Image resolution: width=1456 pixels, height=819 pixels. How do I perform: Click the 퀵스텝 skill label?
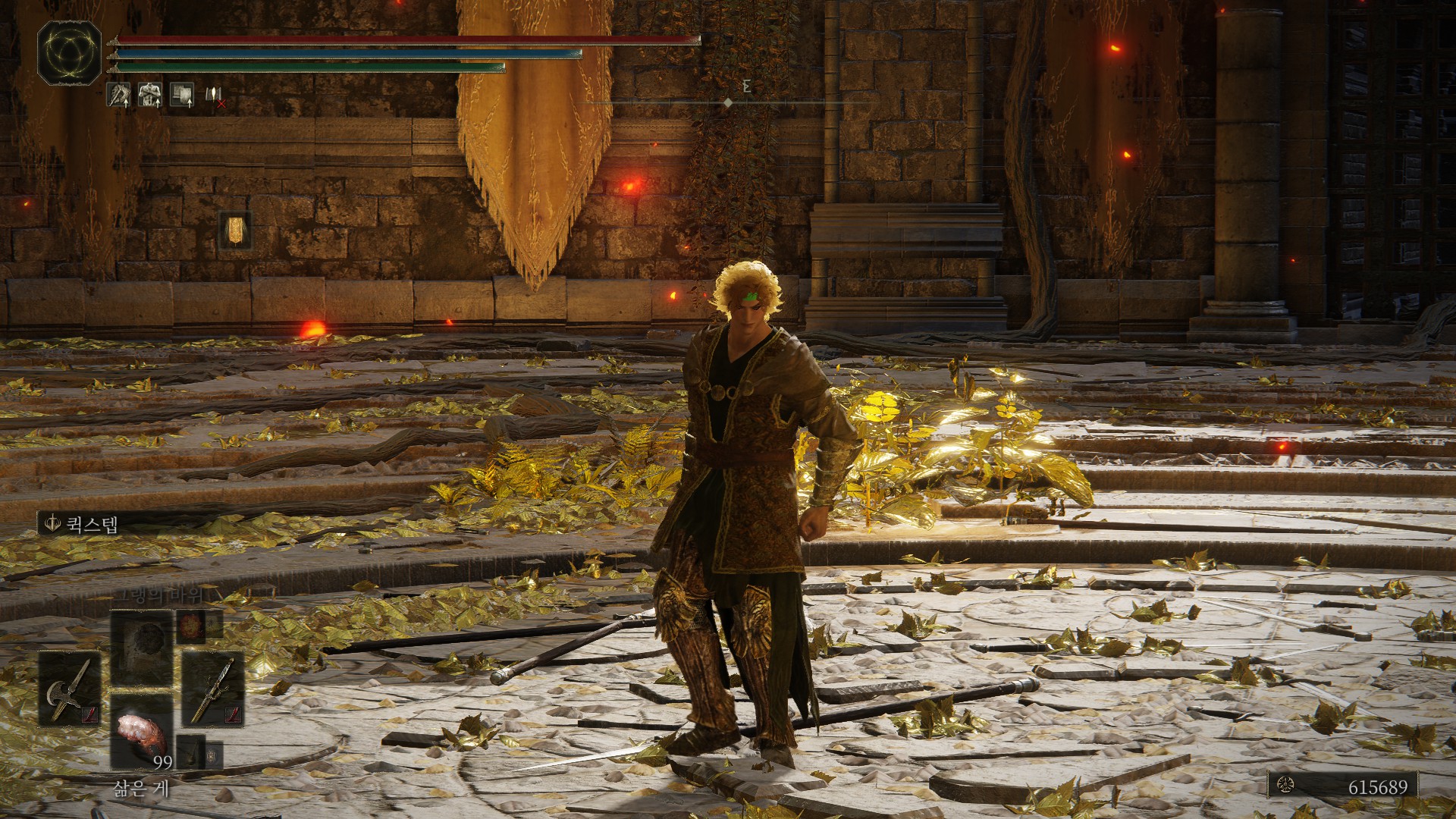pyautogui.click(x=82, y=523)
